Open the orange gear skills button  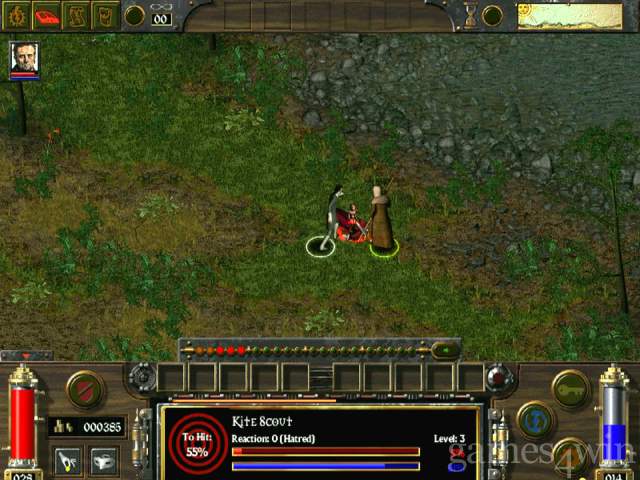coord(572,455)
